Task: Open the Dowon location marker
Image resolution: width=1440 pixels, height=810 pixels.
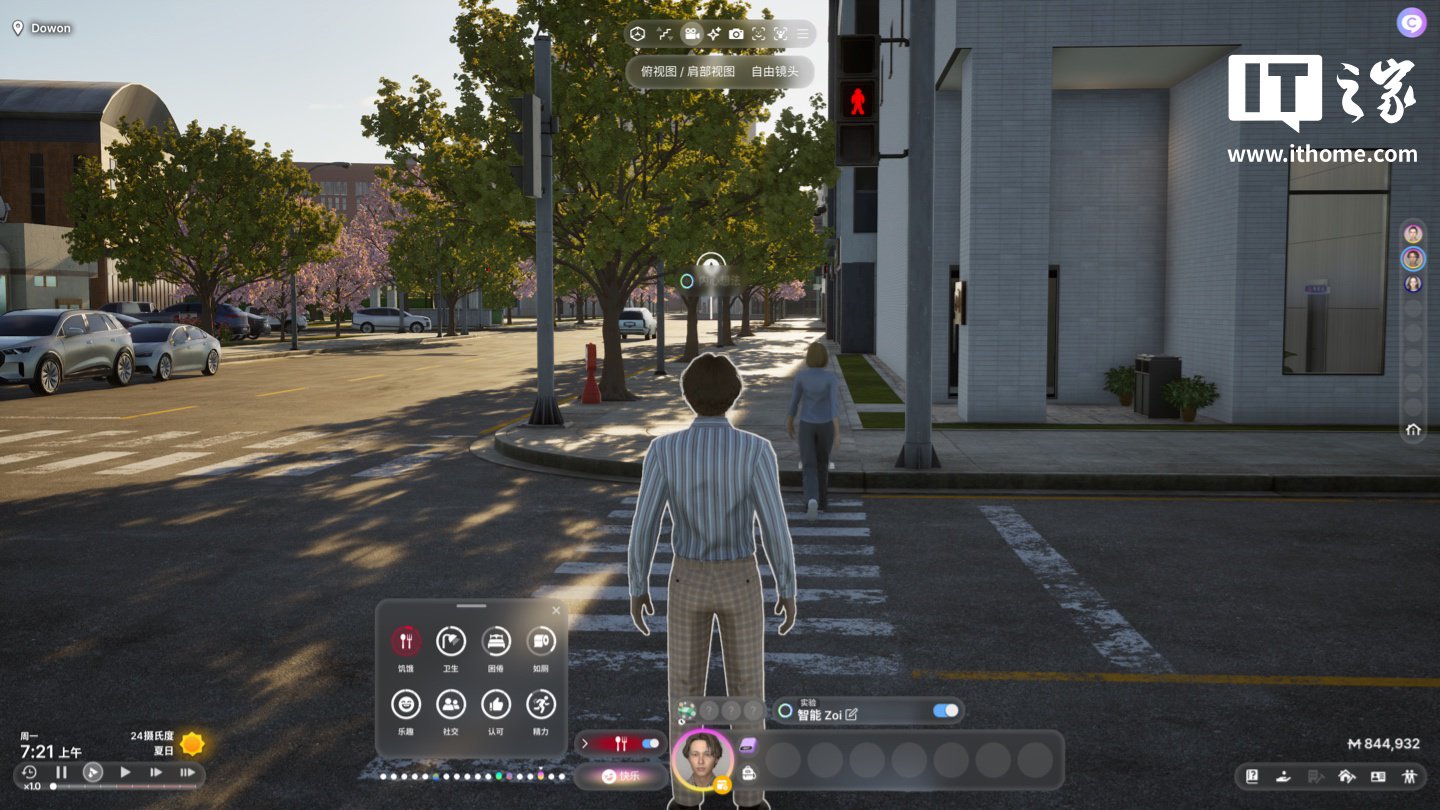Action: click(42, 28)
